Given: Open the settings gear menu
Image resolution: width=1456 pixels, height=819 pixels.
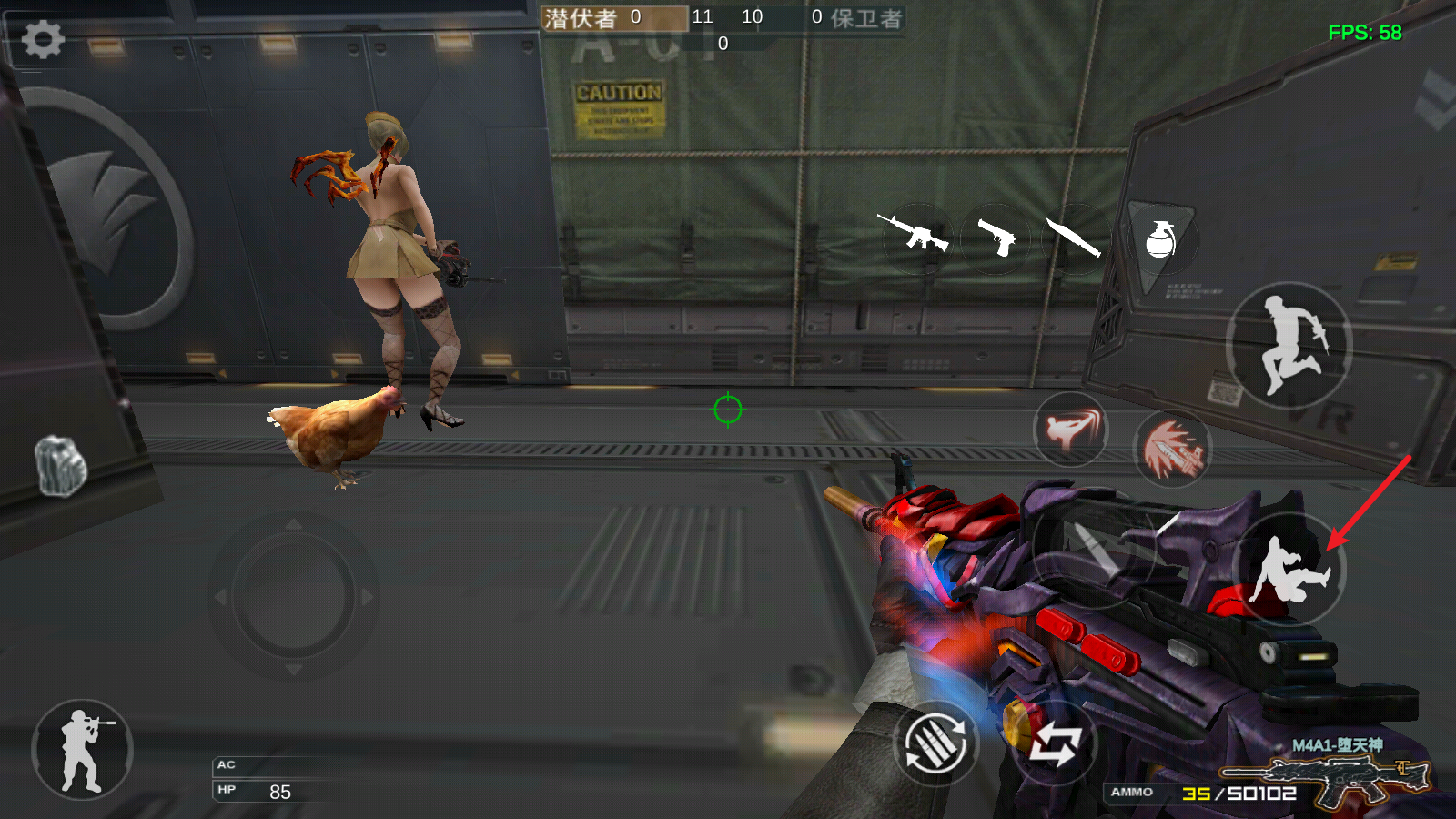Looking at the screenshot, I should 42,40.
